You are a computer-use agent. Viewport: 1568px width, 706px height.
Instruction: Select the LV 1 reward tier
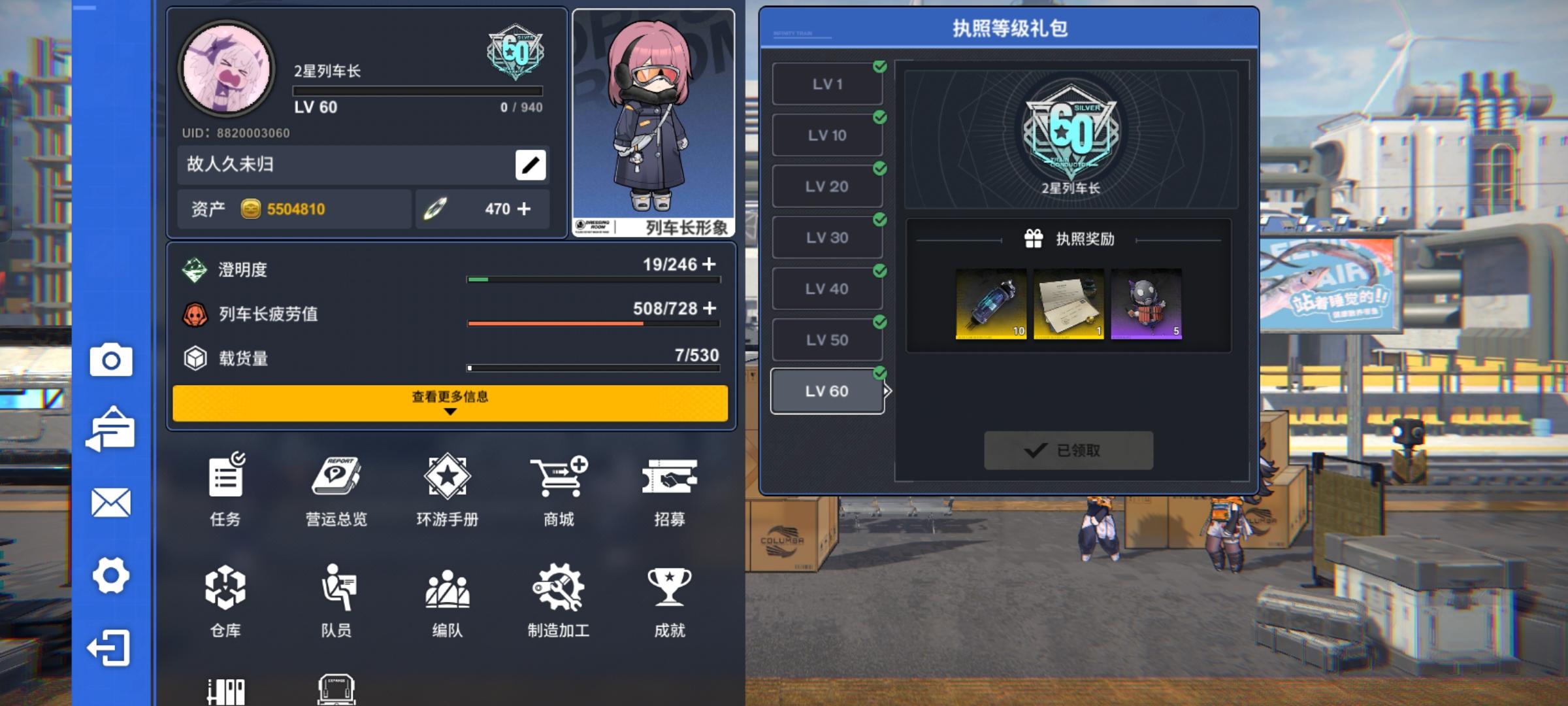tap(826, 83)
